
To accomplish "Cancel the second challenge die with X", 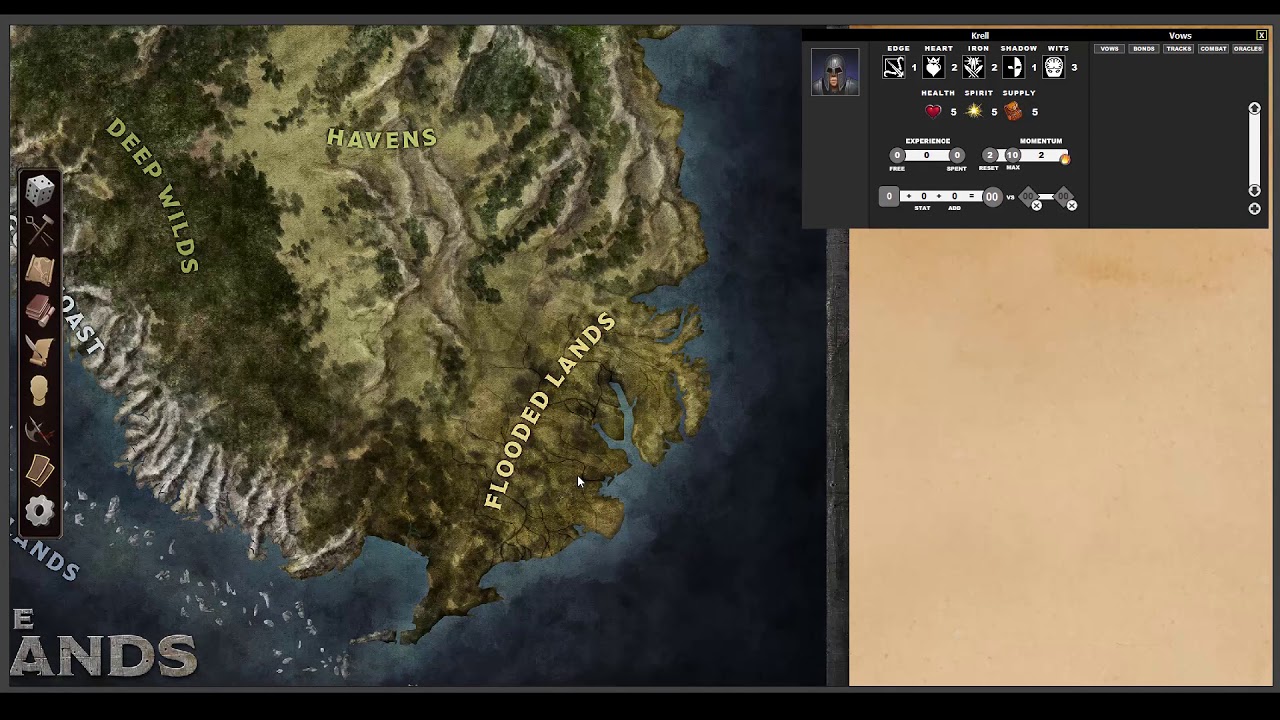I will (x=1071, y=205).
